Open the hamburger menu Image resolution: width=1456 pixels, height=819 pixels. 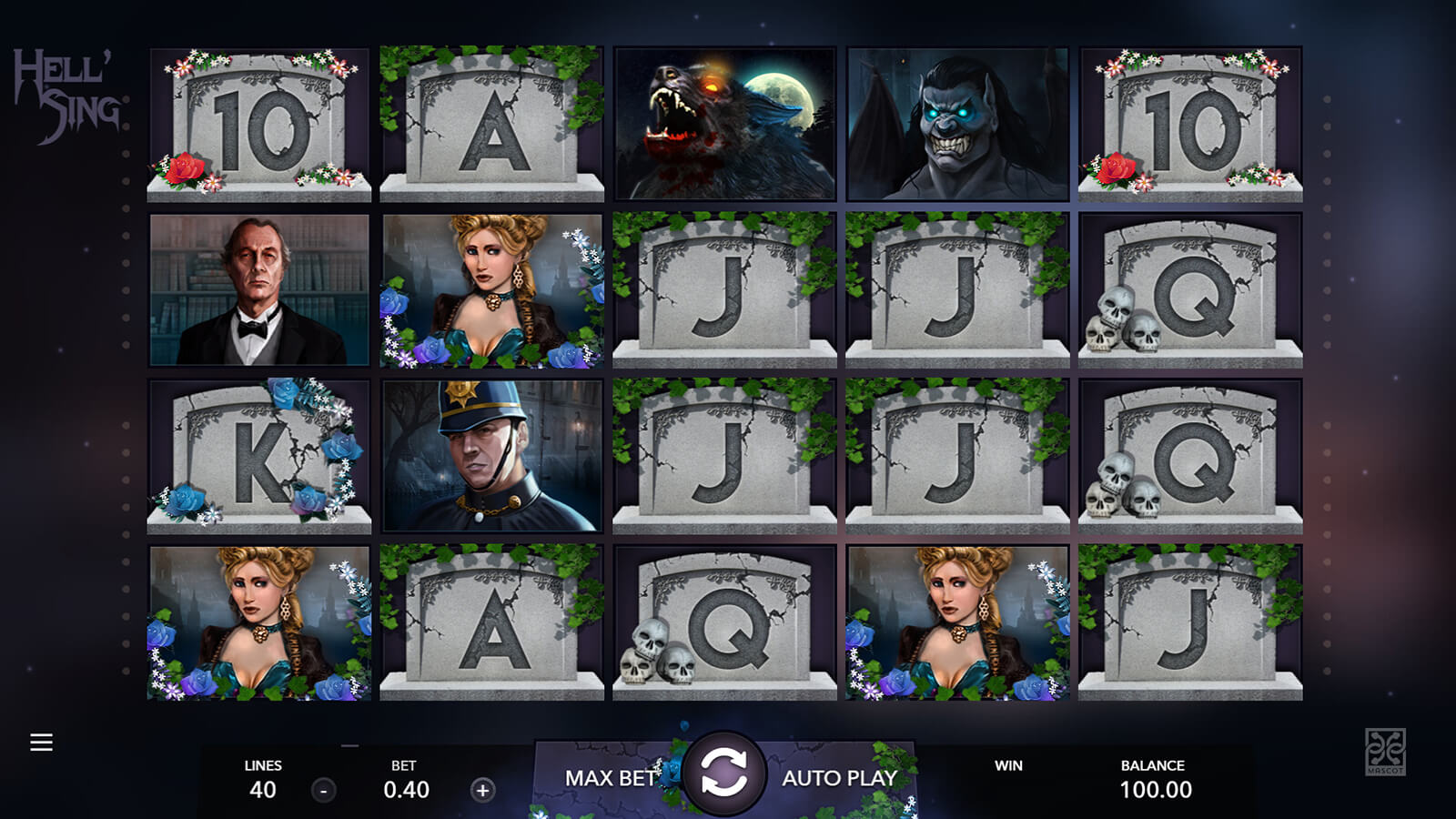pyautogui.click(x=41, y=743)
